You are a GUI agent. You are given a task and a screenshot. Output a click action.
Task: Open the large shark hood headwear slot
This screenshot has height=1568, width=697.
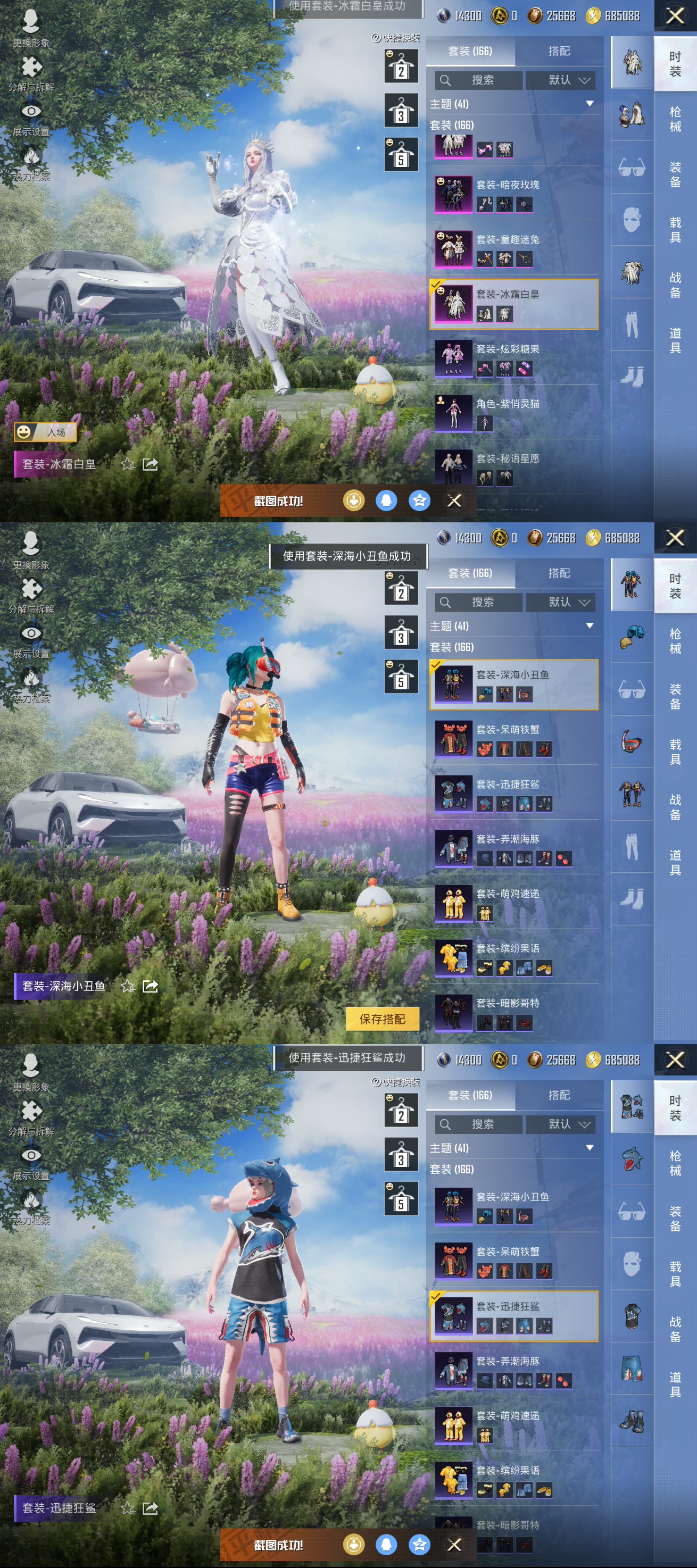pyautogui.click(x=632, y=1159)
